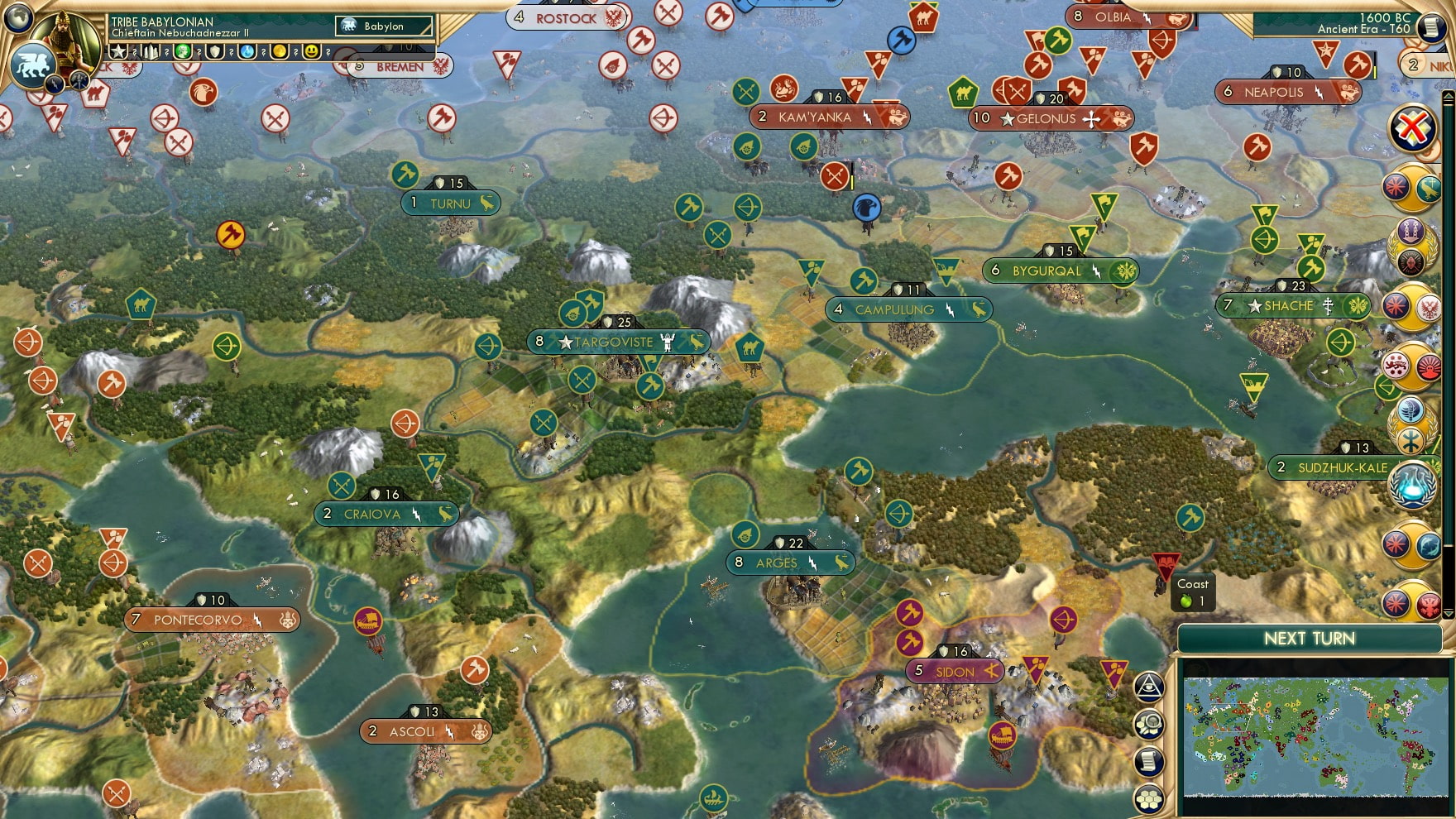Viewport: 1456px width, 819px height.
Task: Toggle Strategic View with the eye-pyramid icon
Action: coord(1148,689)
